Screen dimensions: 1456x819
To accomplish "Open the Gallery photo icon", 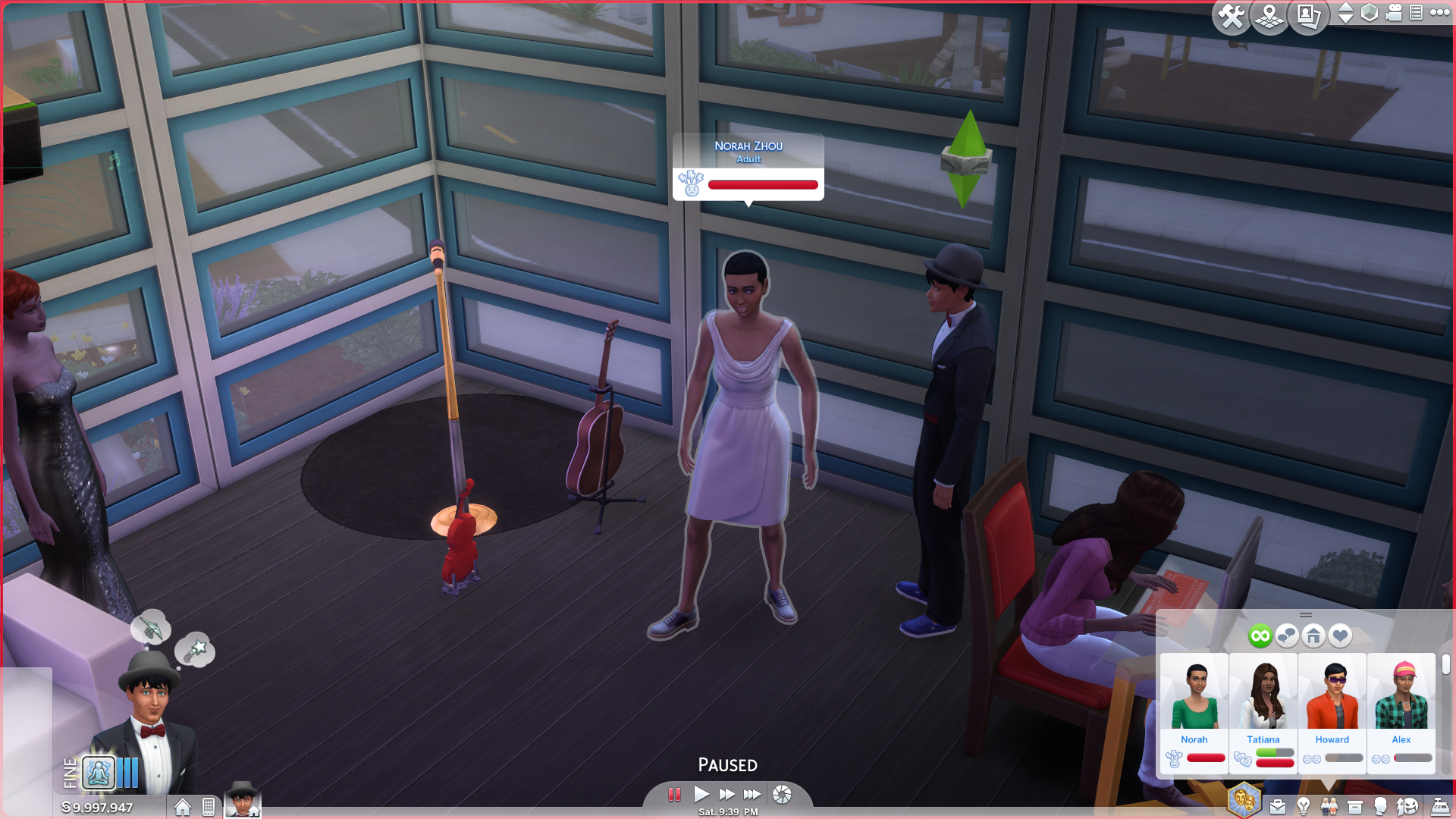I will [x=1309, y=15].
